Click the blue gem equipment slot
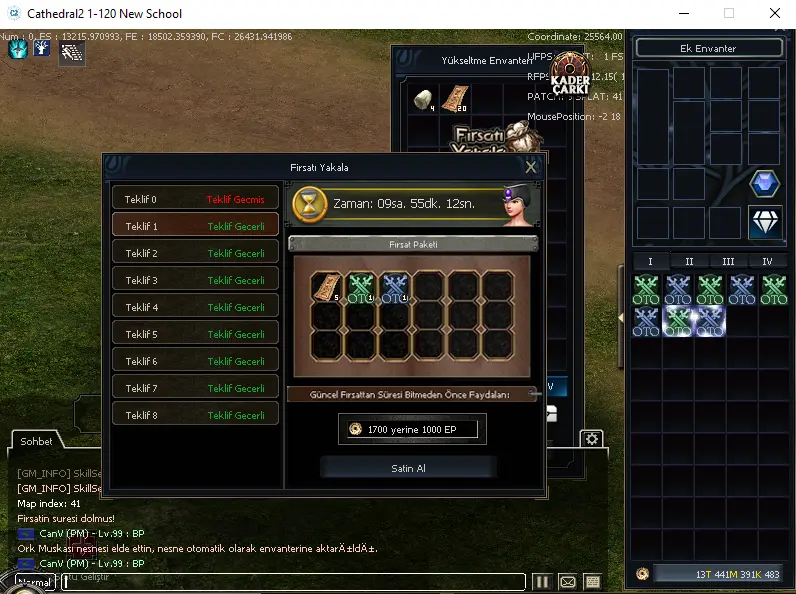Viewport: 796px width, 594px height. [765, 184]
